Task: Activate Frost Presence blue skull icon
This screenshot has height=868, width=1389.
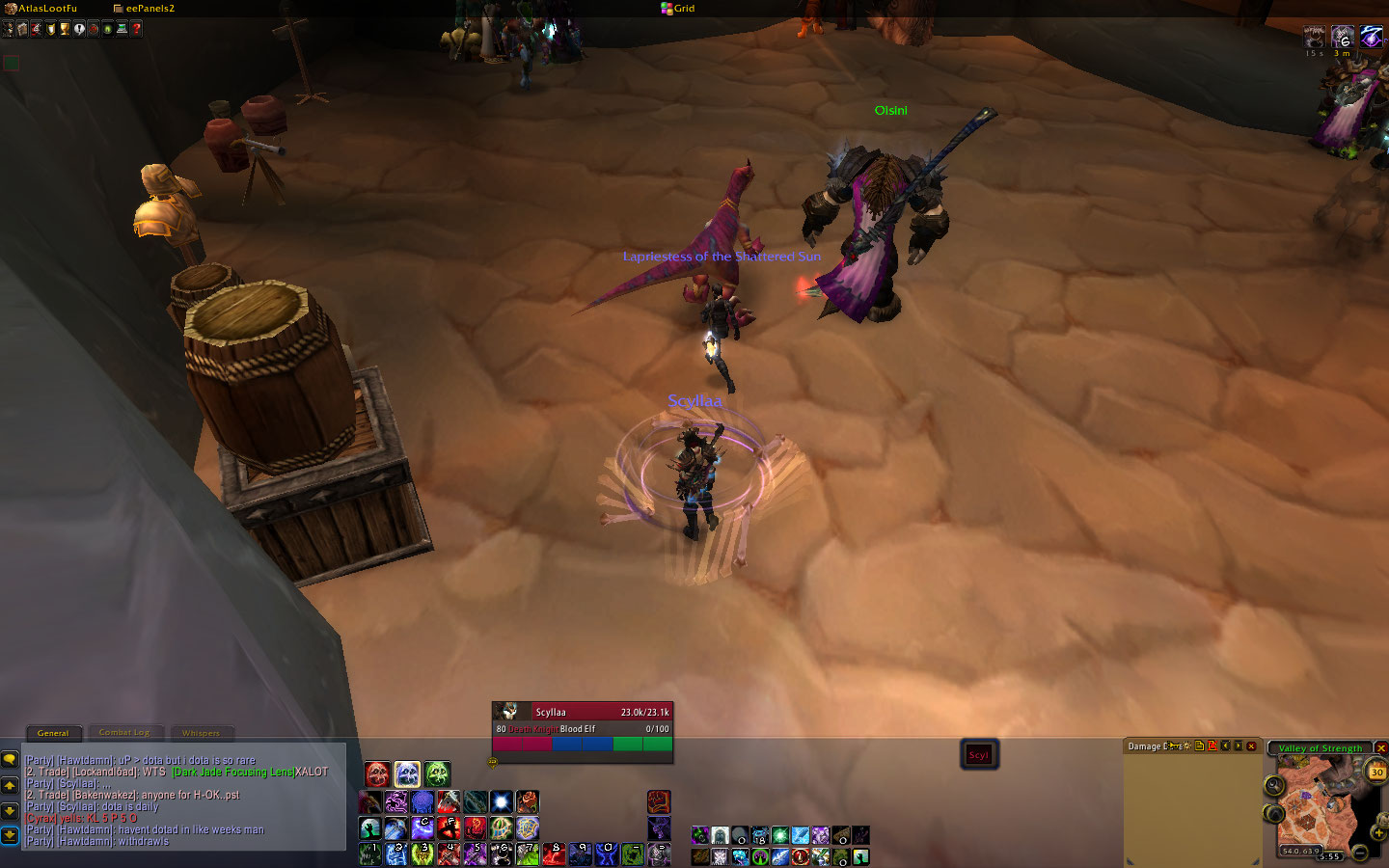Action: click(407, 773)
